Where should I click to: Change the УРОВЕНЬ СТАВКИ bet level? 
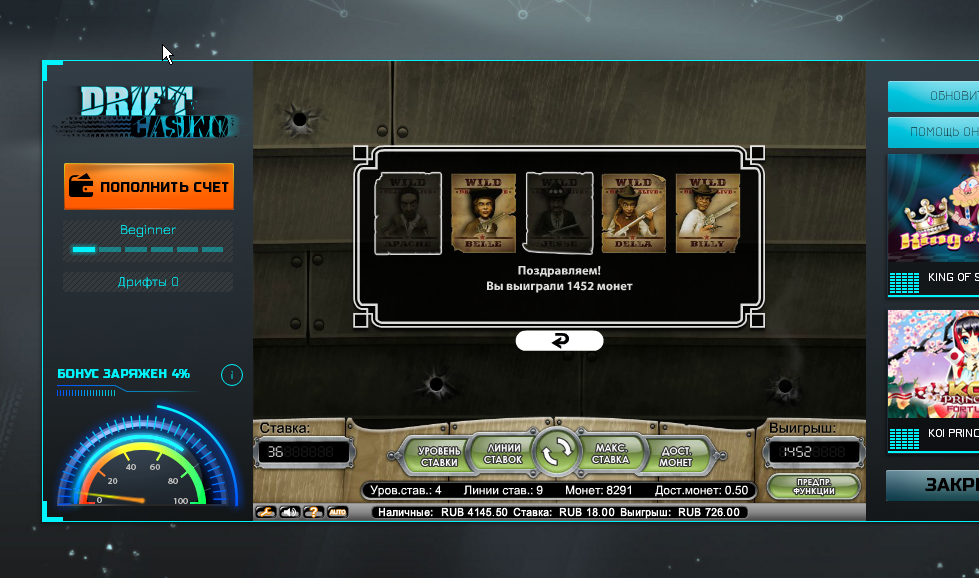tap(439, 455)
